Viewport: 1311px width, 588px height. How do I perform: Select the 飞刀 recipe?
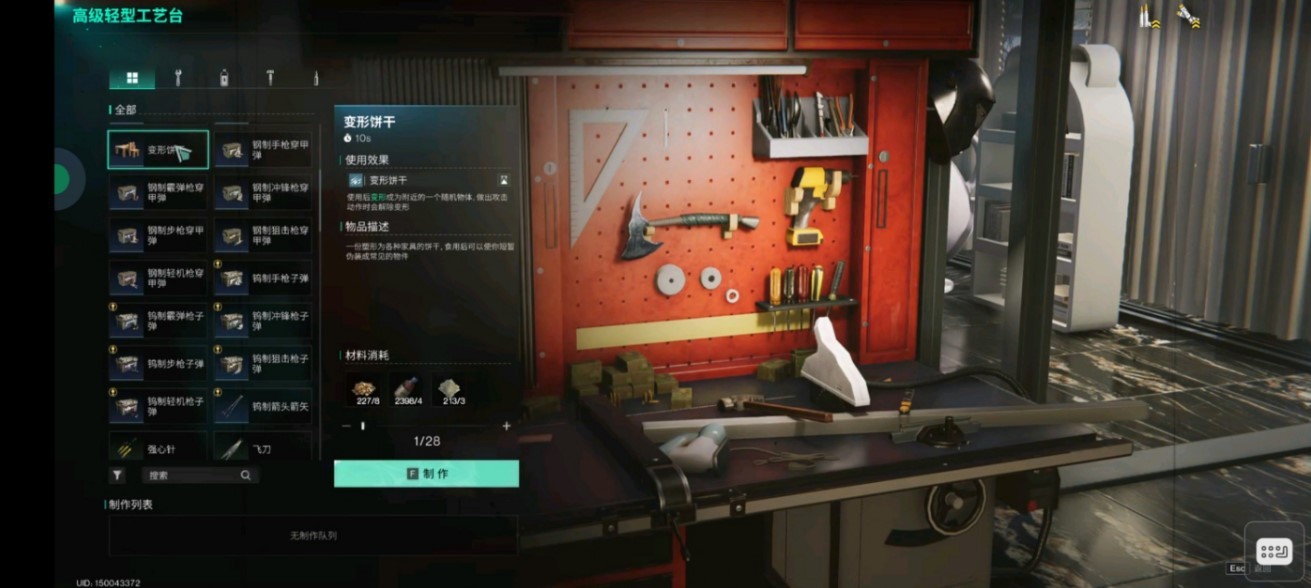[263, 448]
